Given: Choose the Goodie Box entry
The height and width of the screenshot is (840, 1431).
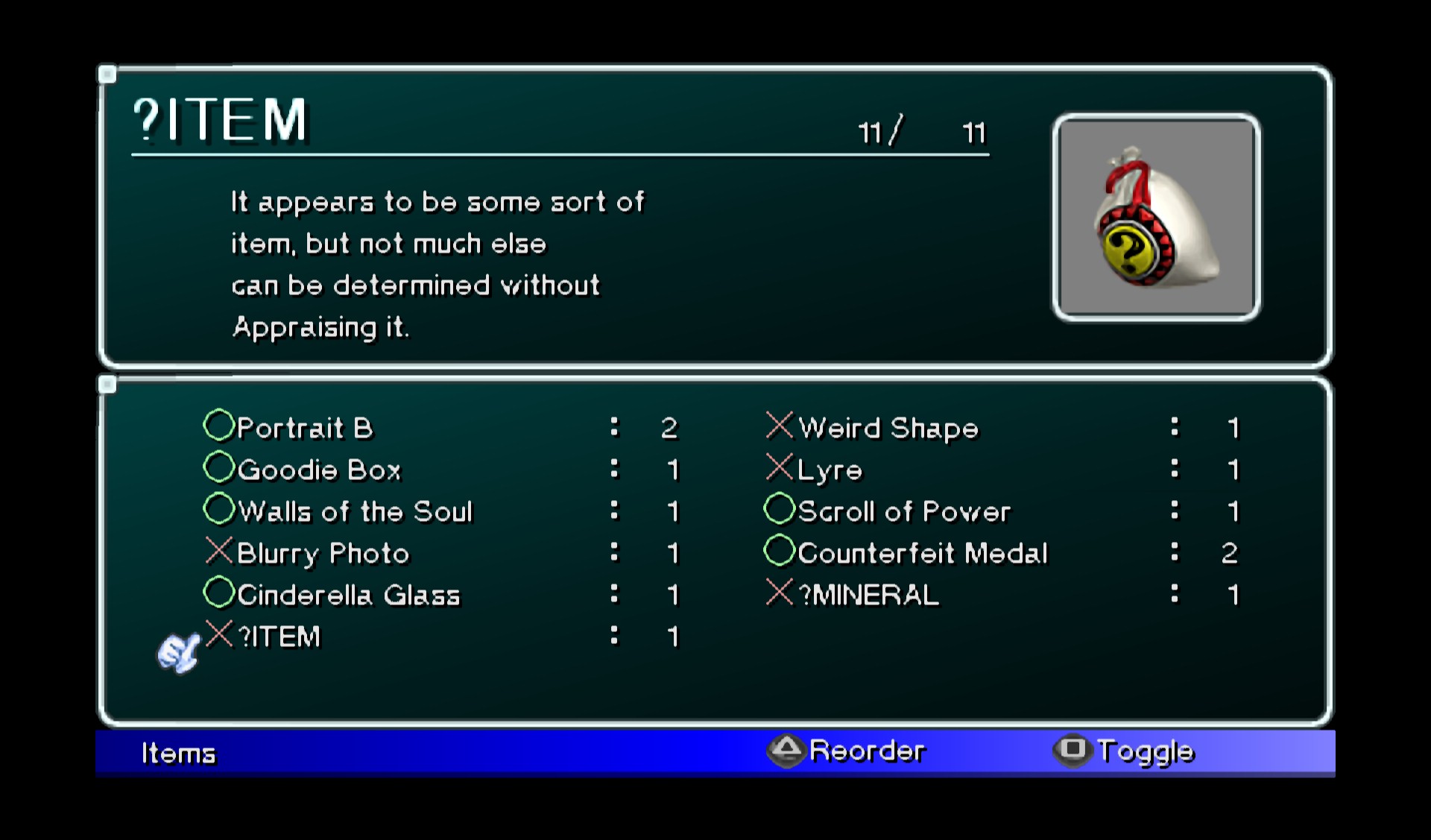Looking at the screenshot, I should pos(319,470).
